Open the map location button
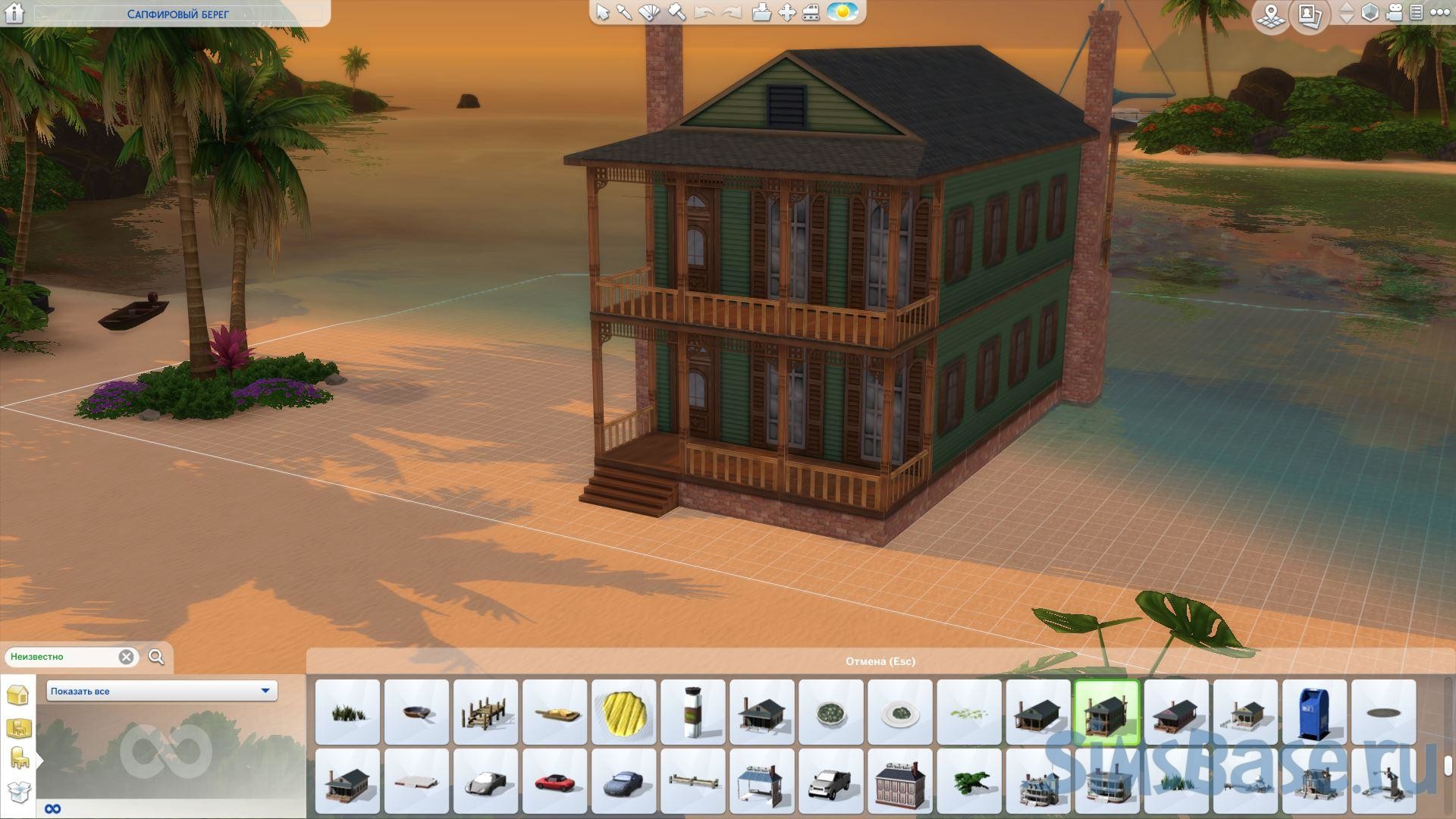This screenshot has height=819, width=1456. point(1272,14)
